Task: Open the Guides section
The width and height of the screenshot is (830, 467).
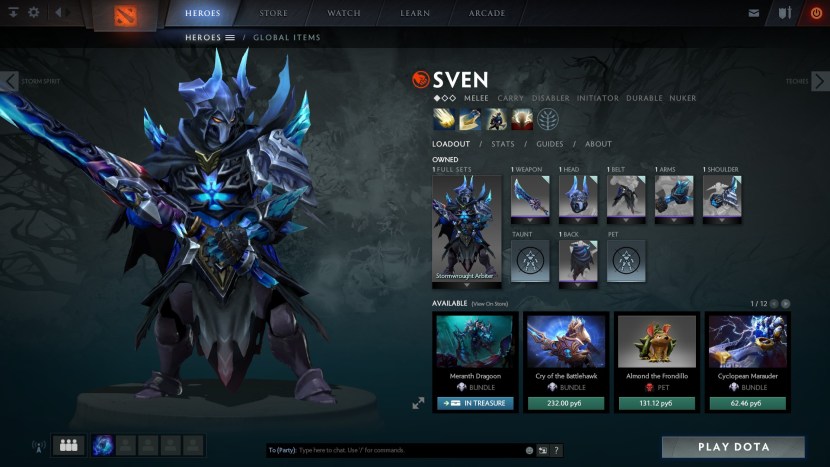Action: (549, 144)
